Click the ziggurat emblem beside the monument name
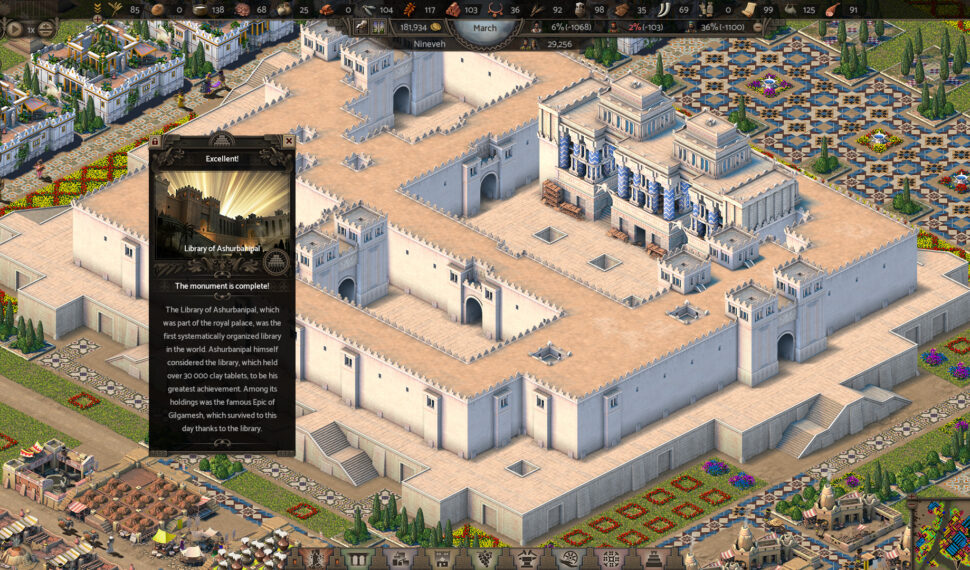 tap(278, 262)
